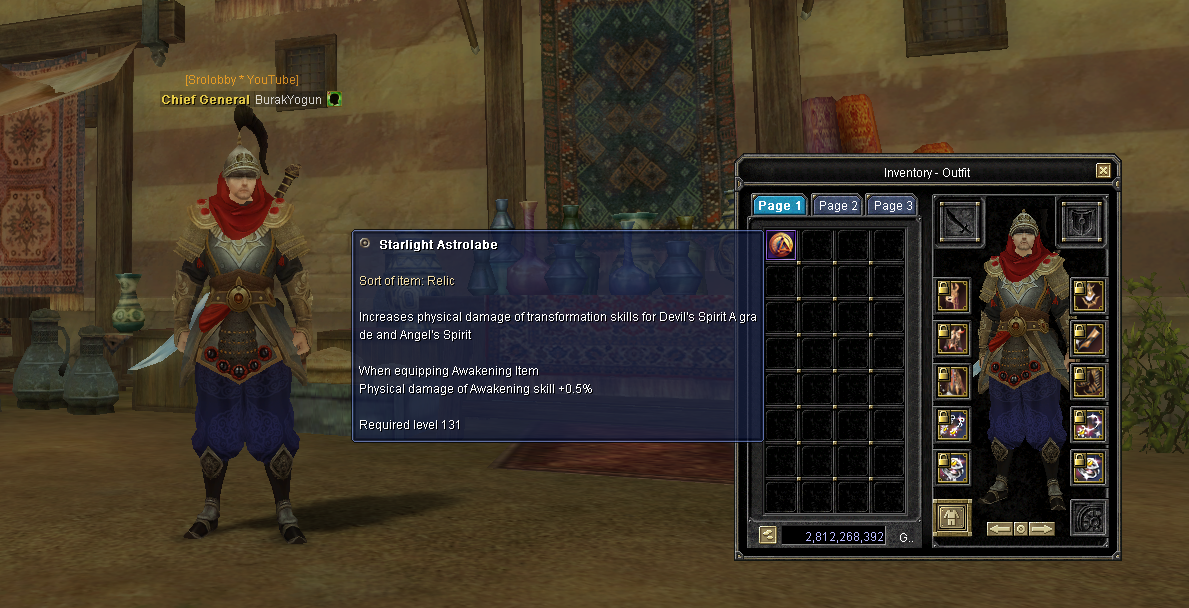1189x608 pixels.
Task: Toggle the outfit button with shirt icon
Action: coord(953,517)
